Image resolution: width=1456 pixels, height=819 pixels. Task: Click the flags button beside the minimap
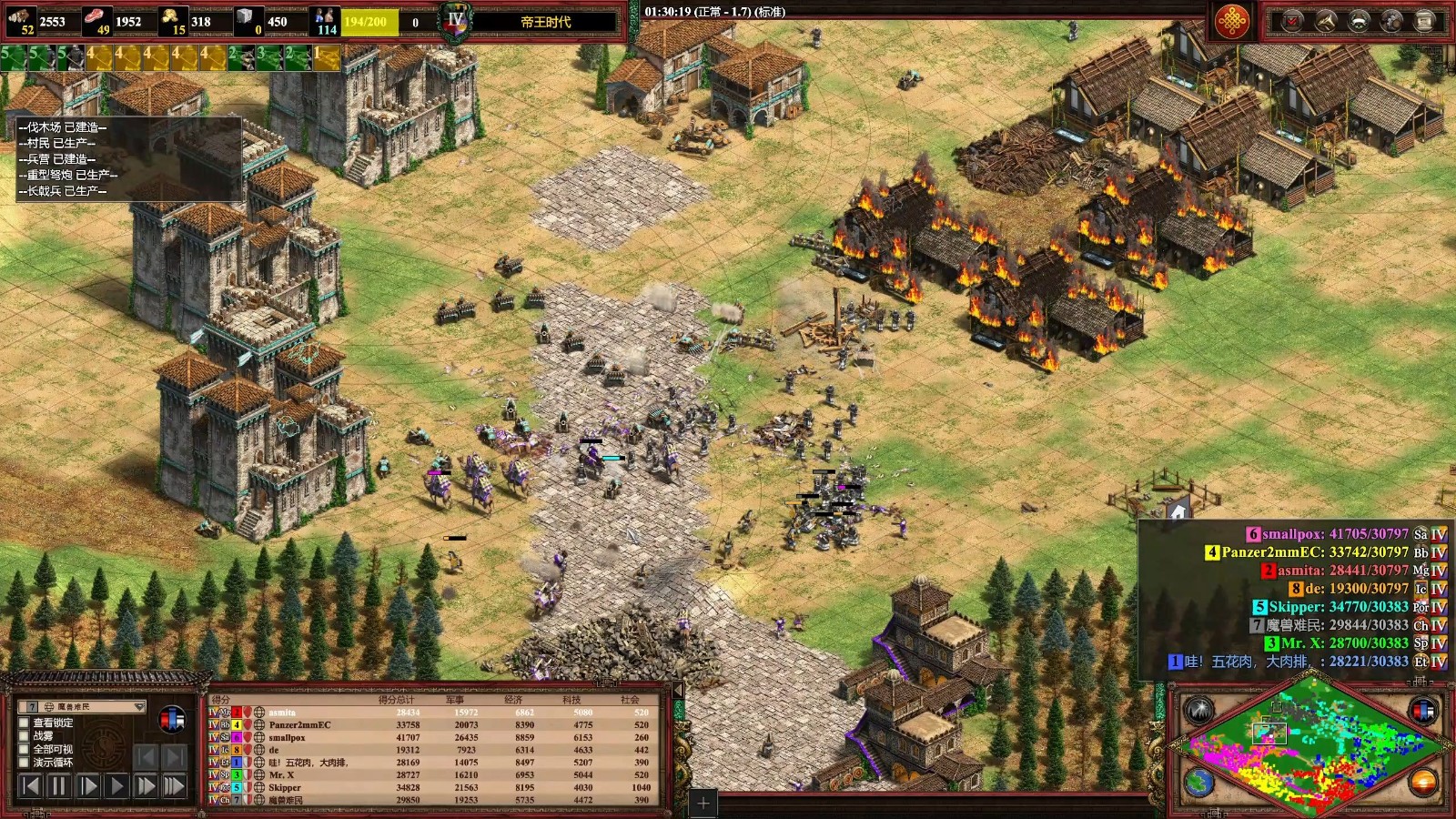1423,711
